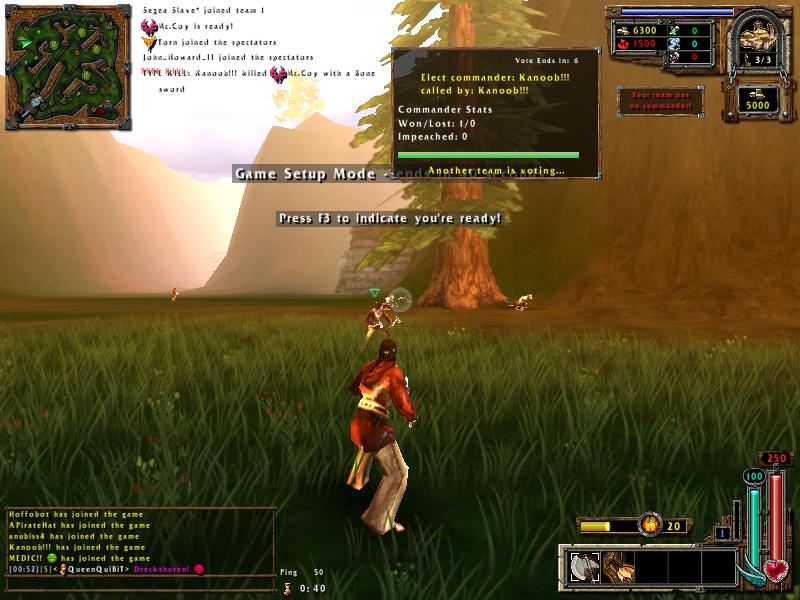The width and height of the screenshot is (800, 600).
Task: Click the Elect commander vote panel
Action: coord(496,112)
